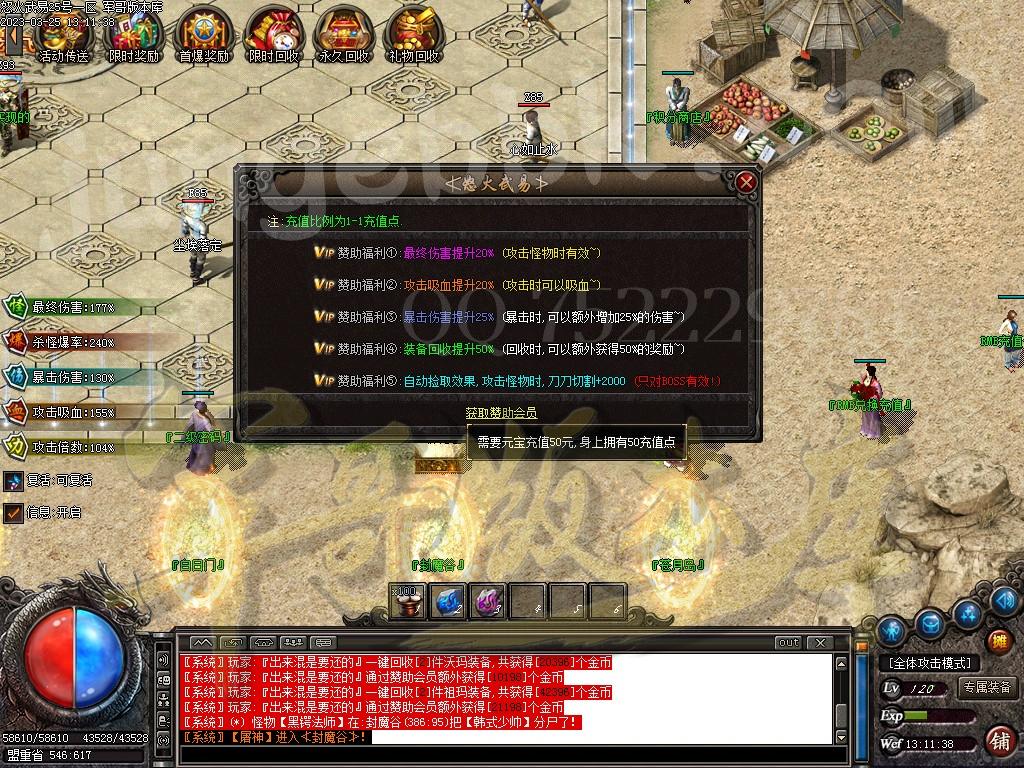Click the round 铺 shop button
1024x768 pixels.
tap(998, 740)
